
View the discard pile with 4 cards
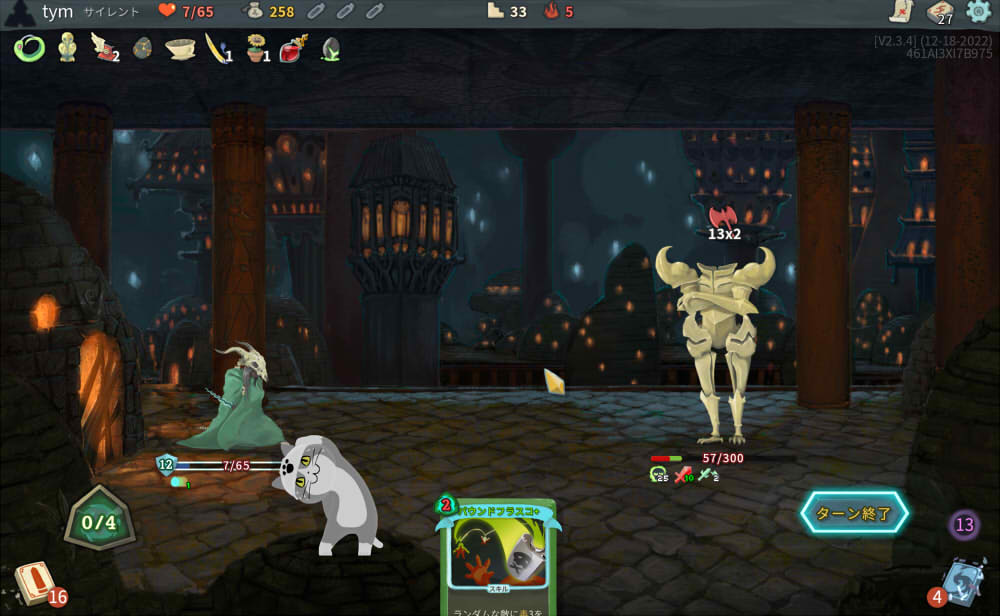962,582
